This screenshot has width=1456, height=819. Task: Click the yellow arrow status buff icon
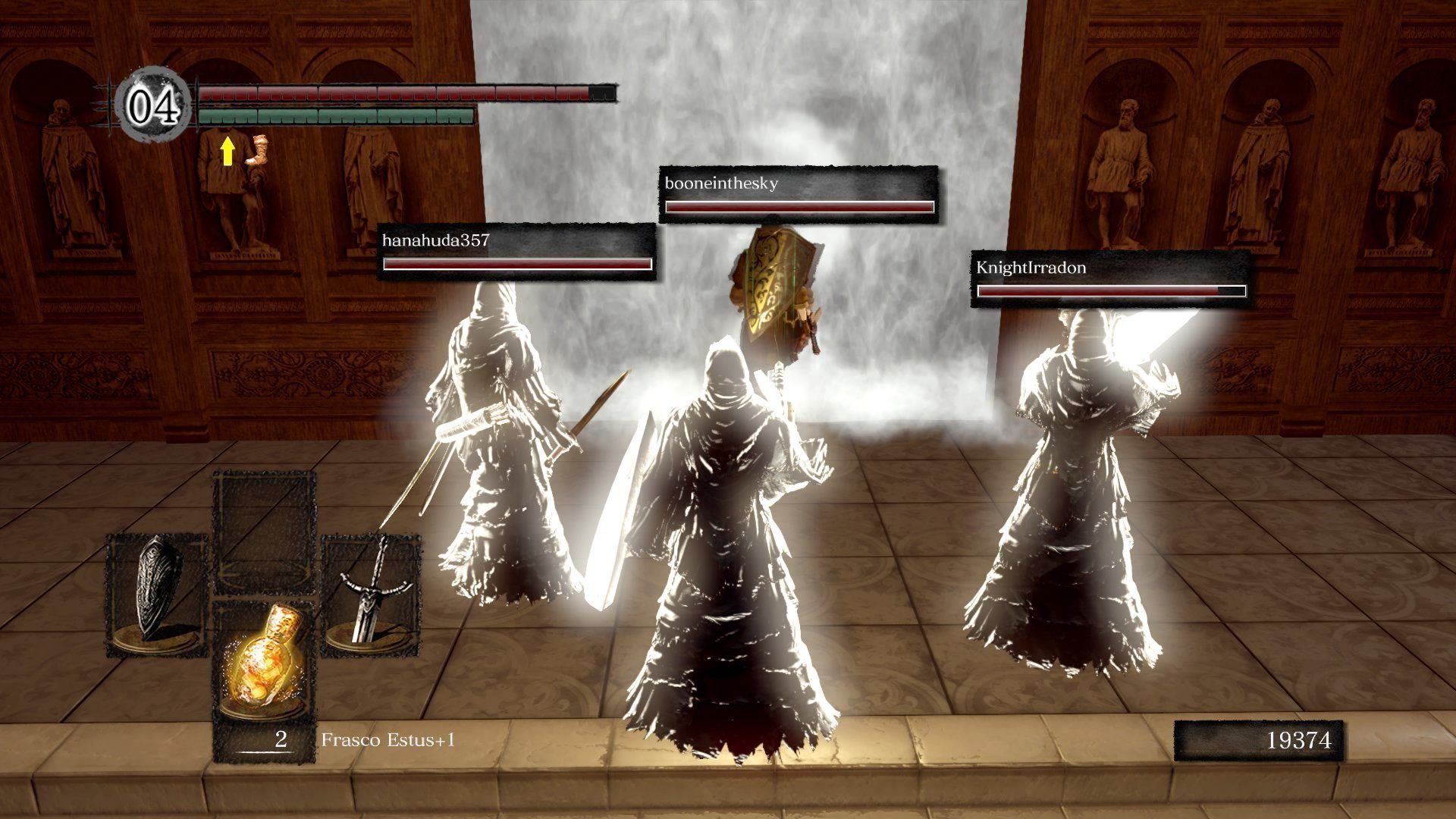coord(227,151)
